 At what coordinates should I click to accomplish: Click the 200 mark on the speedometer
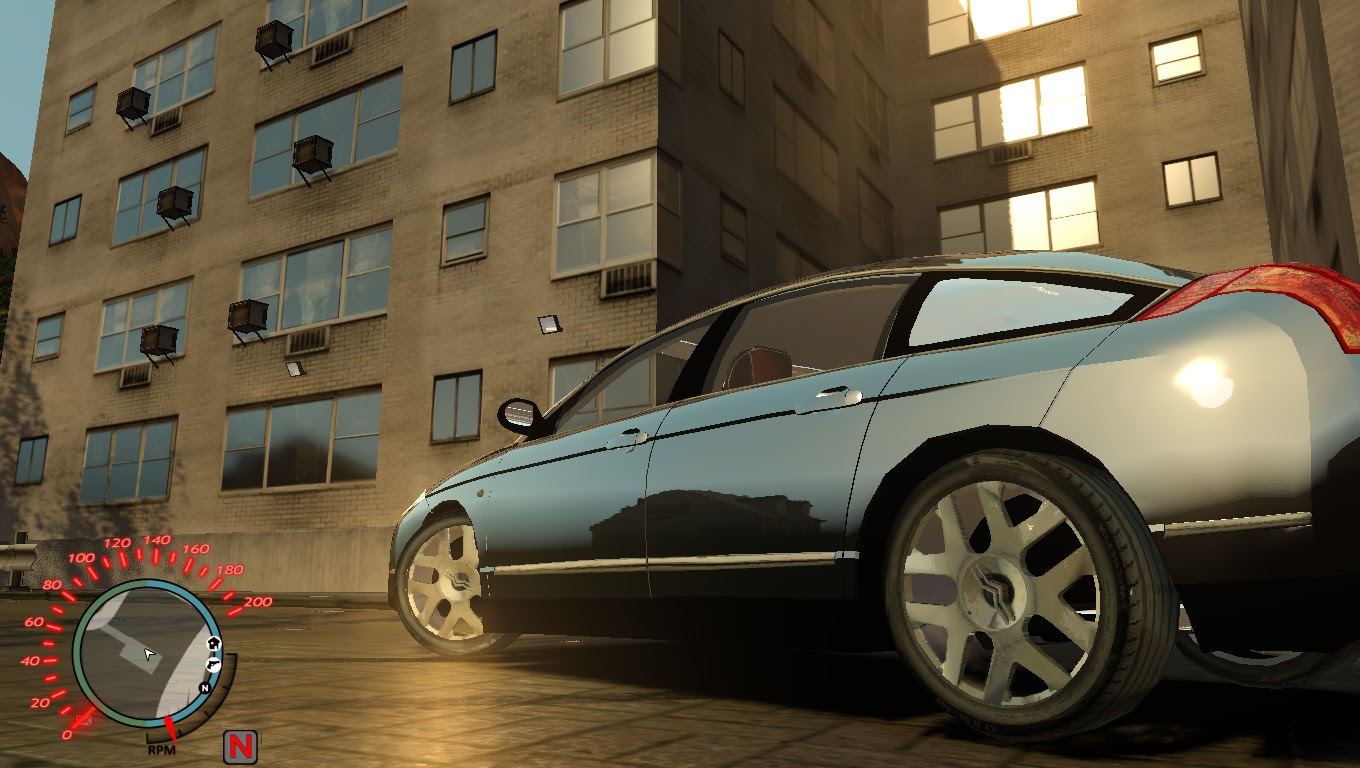point(256,601)
